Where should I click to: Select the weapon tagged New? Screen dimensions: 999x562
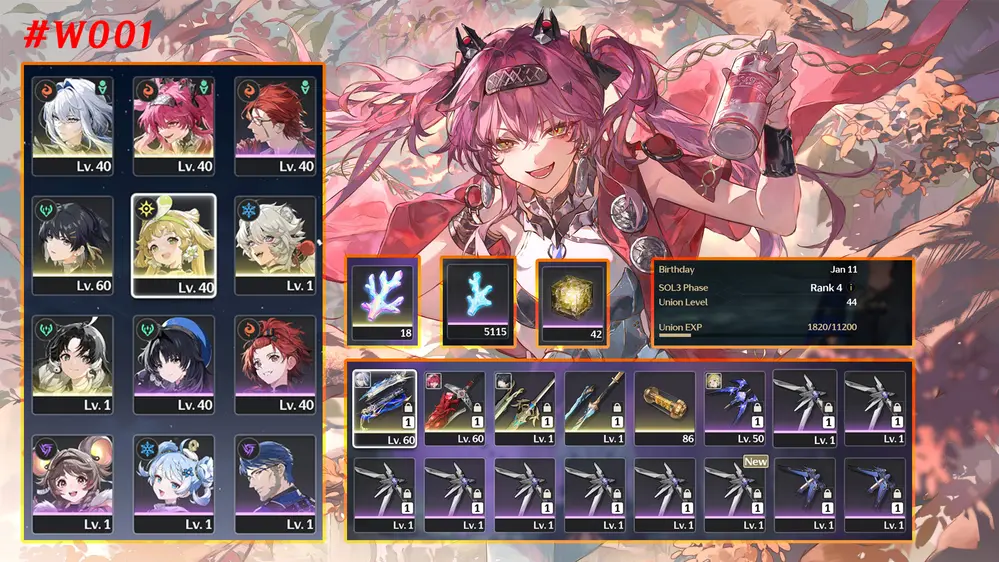[735, 494]
